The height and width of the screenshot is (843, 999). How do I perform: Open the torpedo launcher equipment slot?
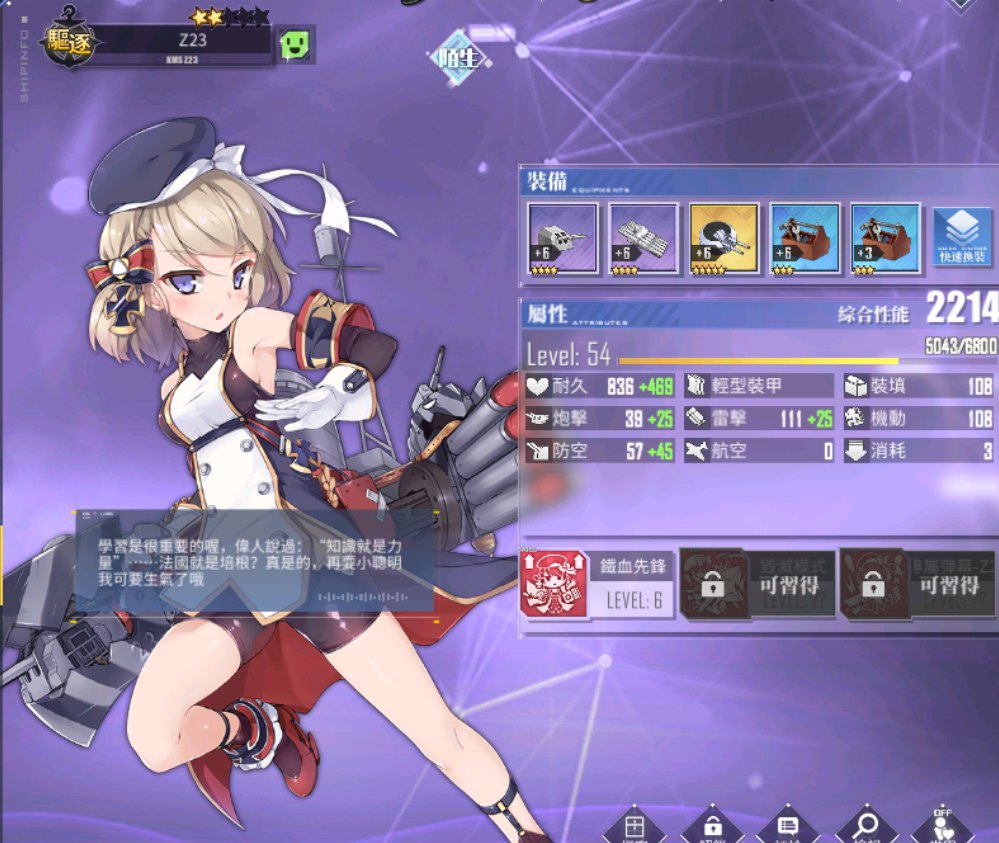pyautogui.click(x=643, y=238)
